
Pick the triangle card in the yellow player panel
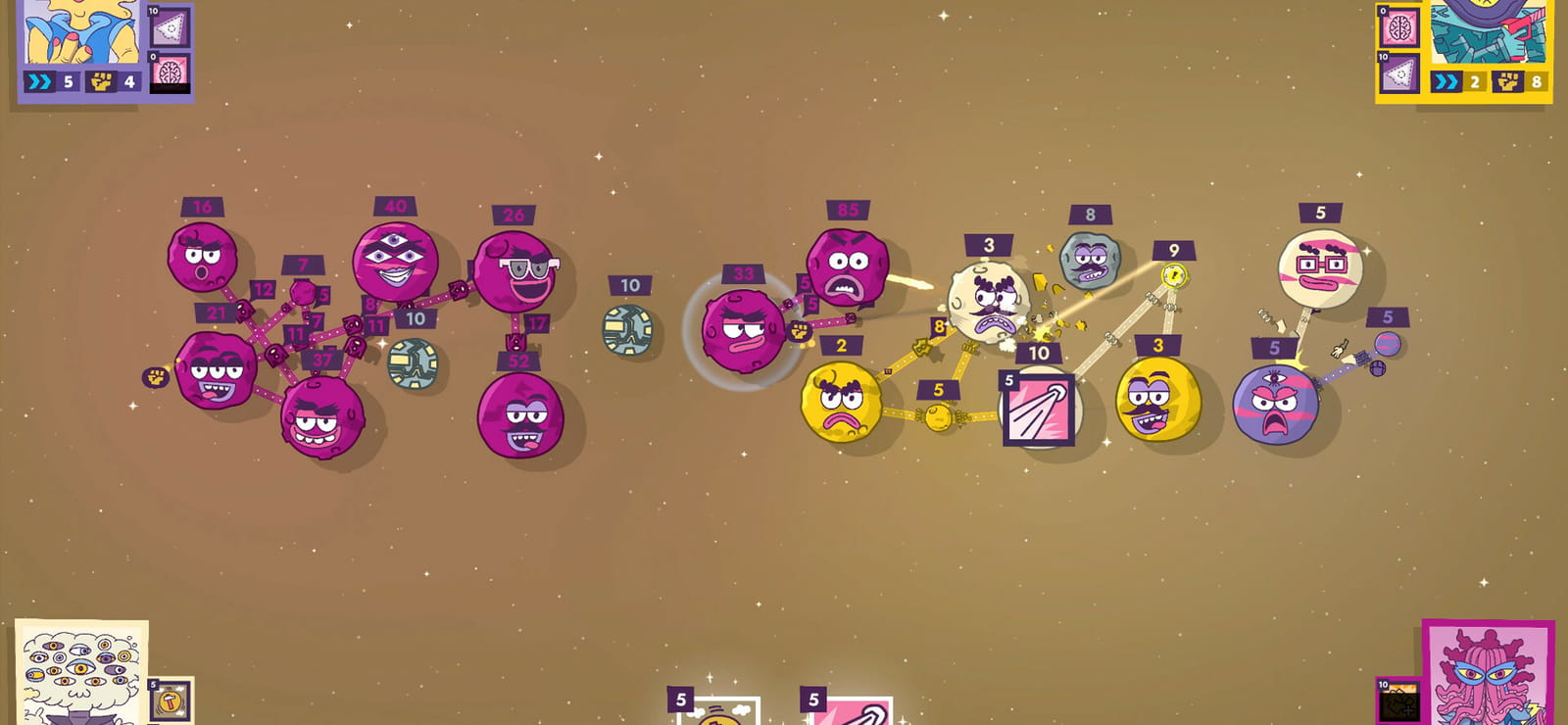pyautogui.click(x=1398, y=72)
